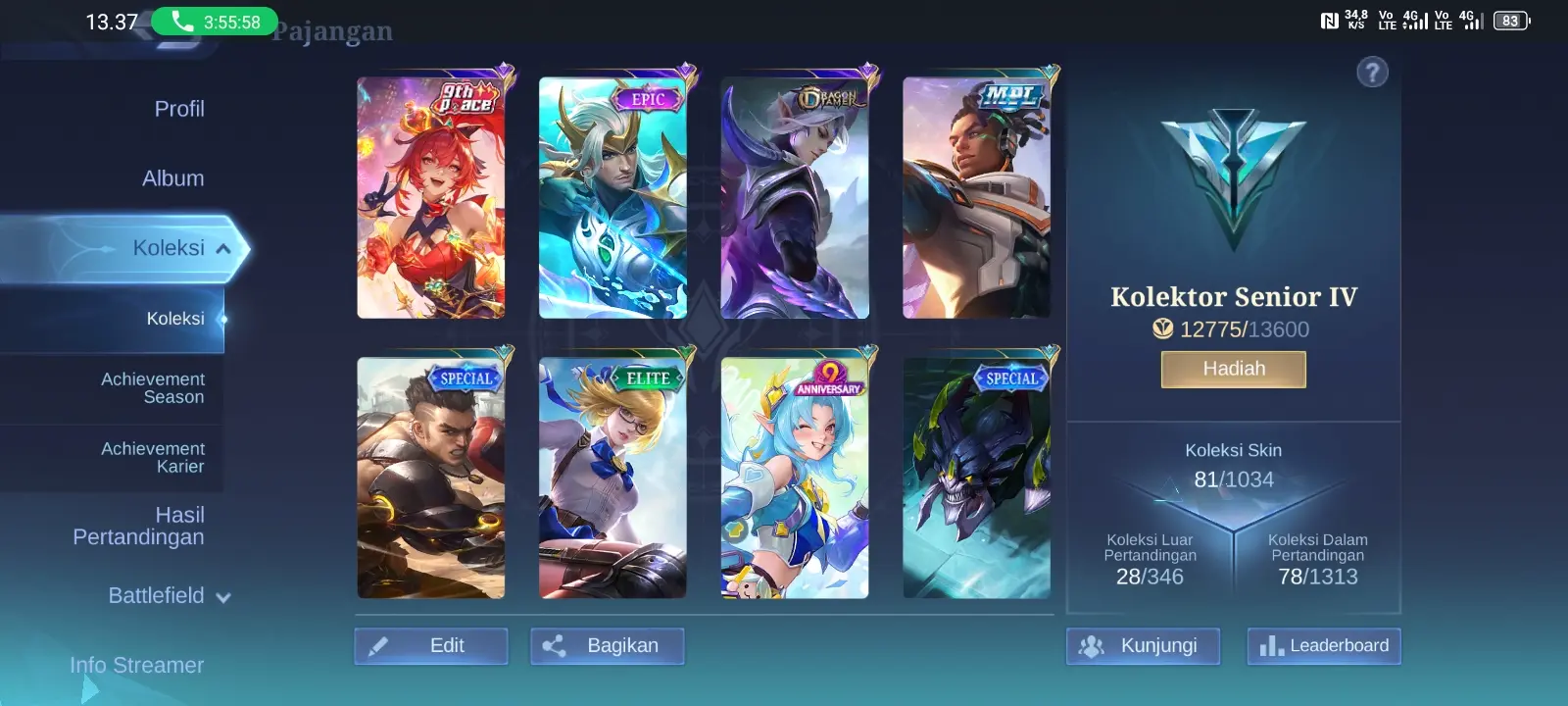1568x706 pixels.
Task: Share the showcase with Bagikan
Action: click(x=608, y=646)
